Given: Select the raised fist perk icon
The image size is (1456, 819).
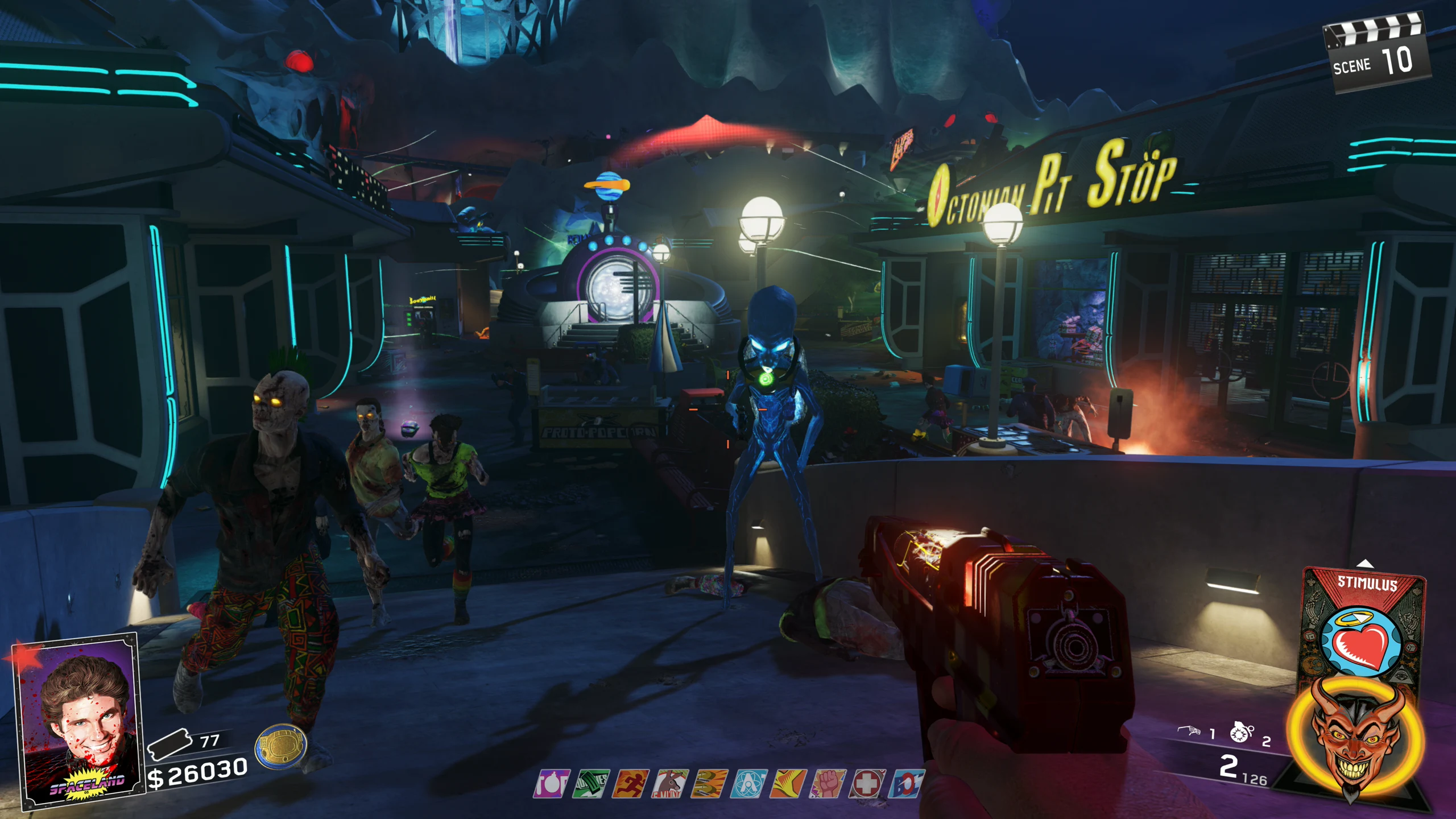Looking at the screenshot, I should tap(828, 784).
